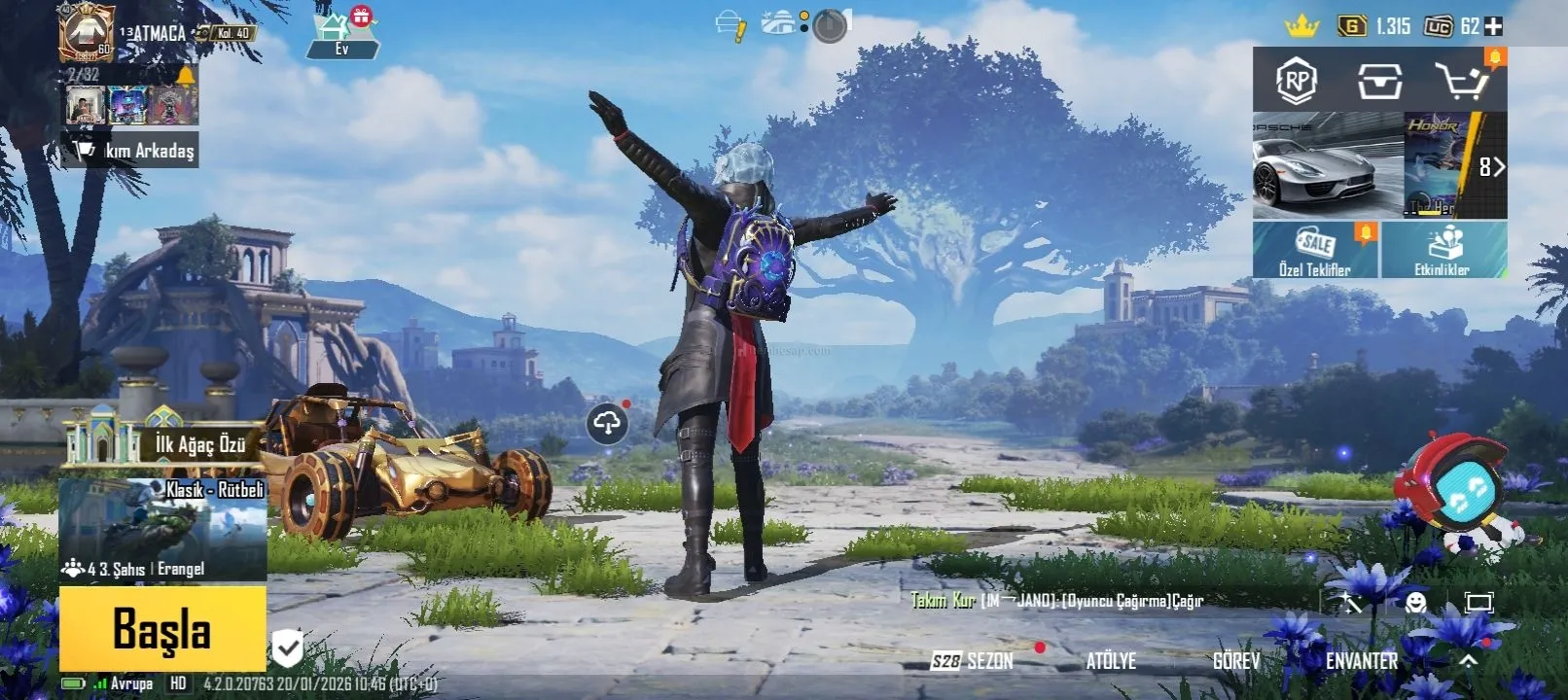Viewport: 1568px width, 700px height.
Task: Open the crate box icon
Action: pos(1379,82)
